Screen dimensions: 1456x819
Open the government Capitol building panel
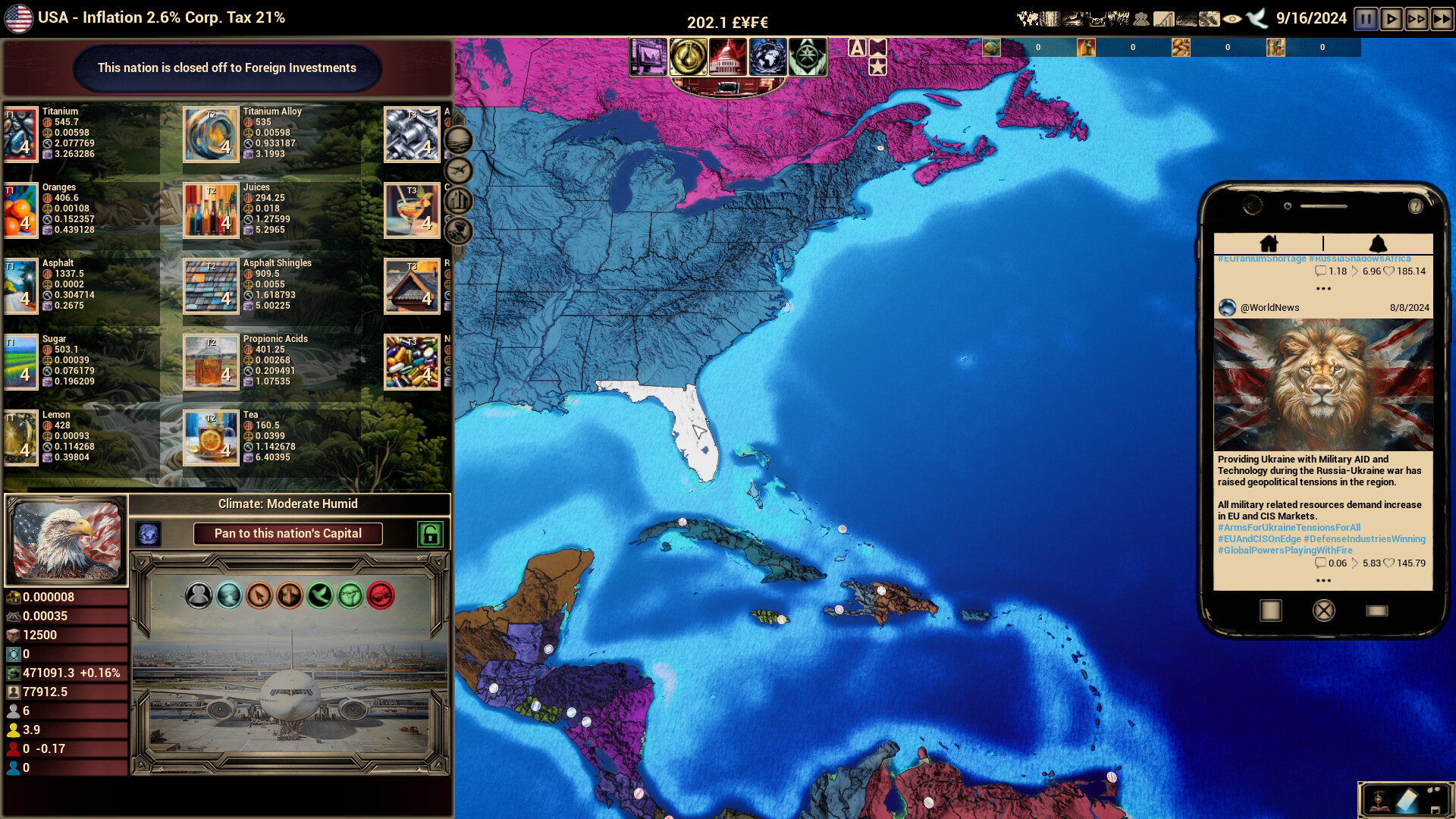726,57
